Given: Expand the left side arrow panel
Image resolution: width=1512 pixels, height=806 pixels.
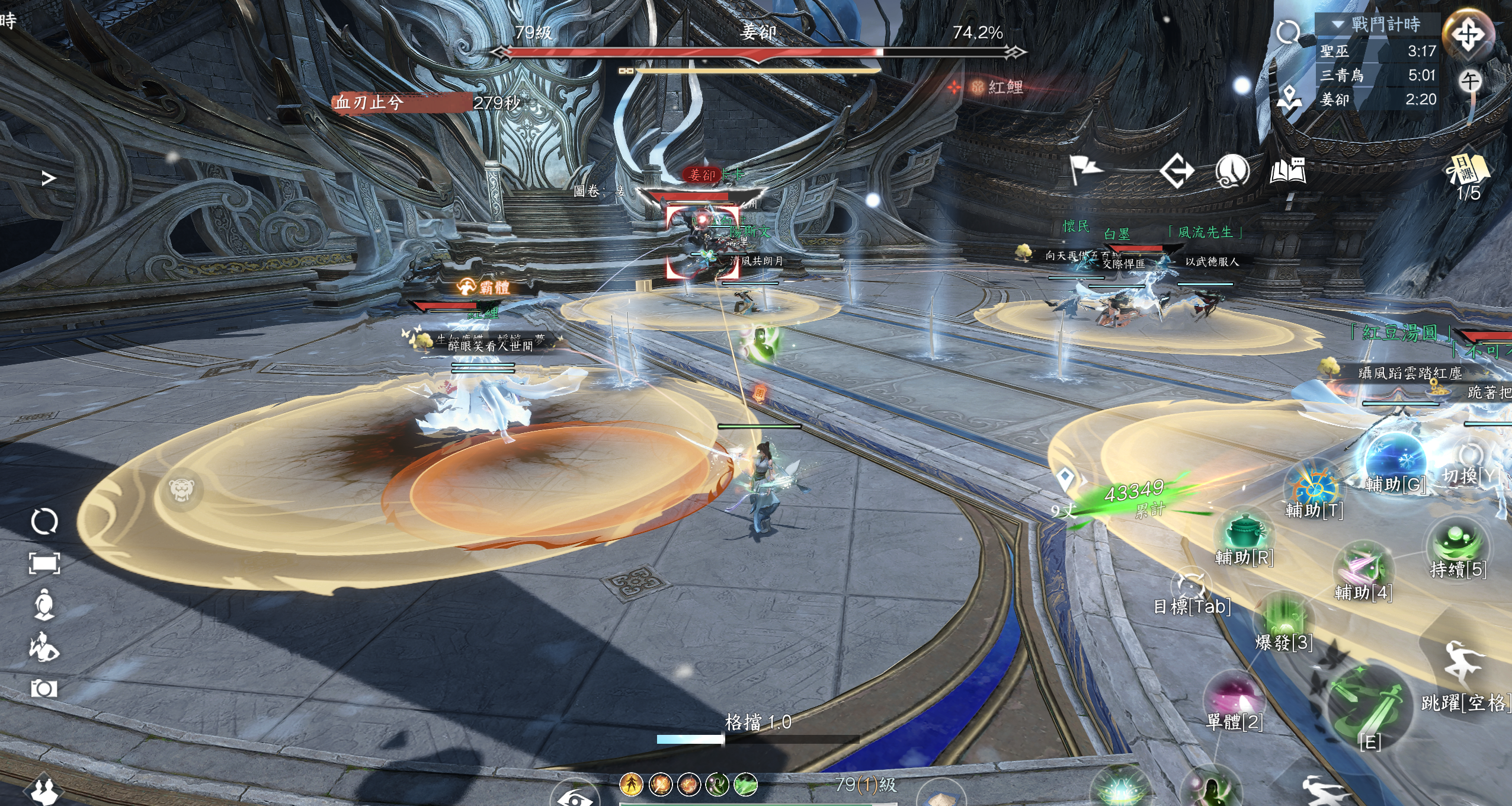Looking at the screenshot, I should (x=49, y=178).
